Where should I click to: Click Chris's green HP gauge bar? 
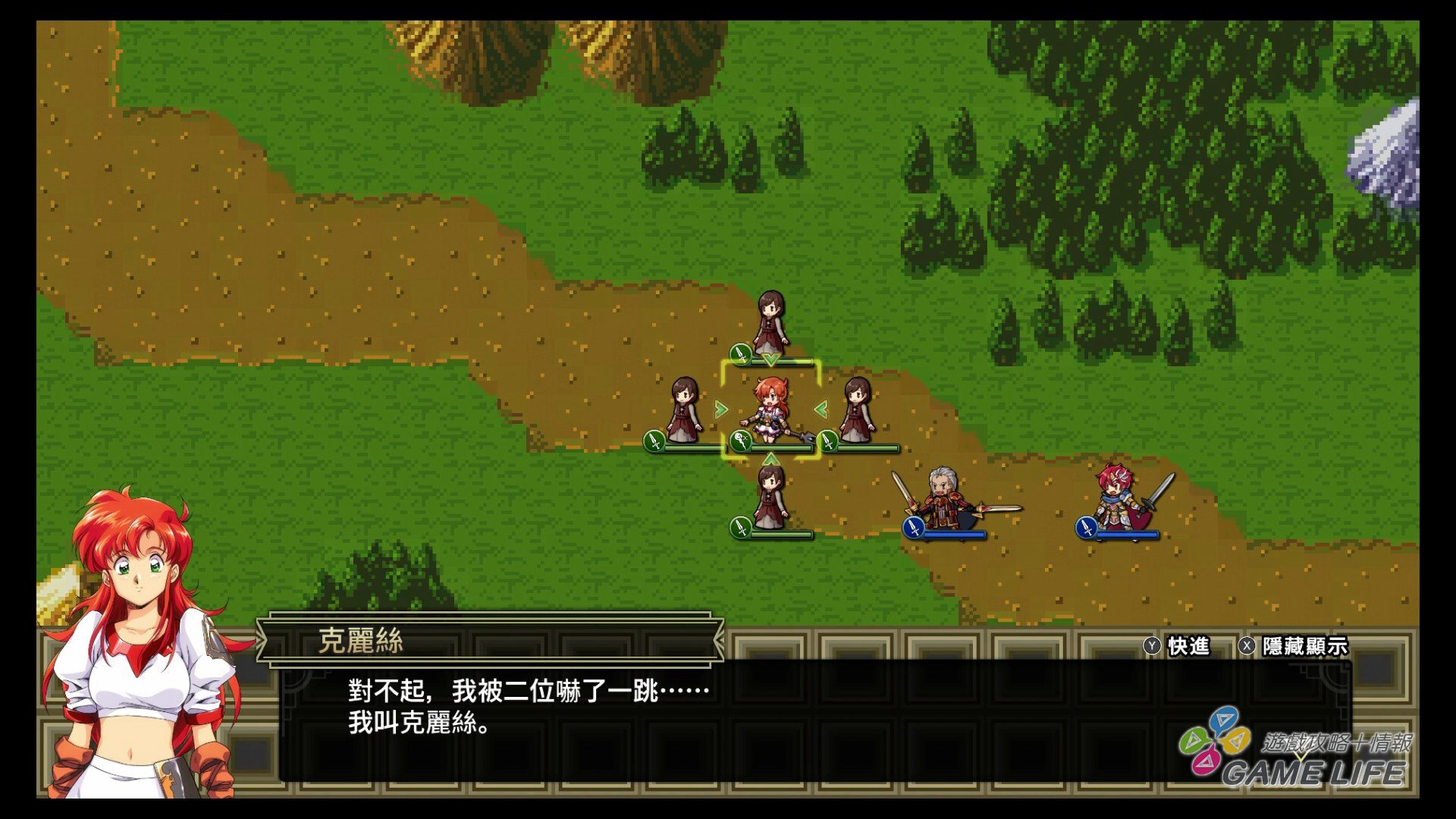(781, 447)
